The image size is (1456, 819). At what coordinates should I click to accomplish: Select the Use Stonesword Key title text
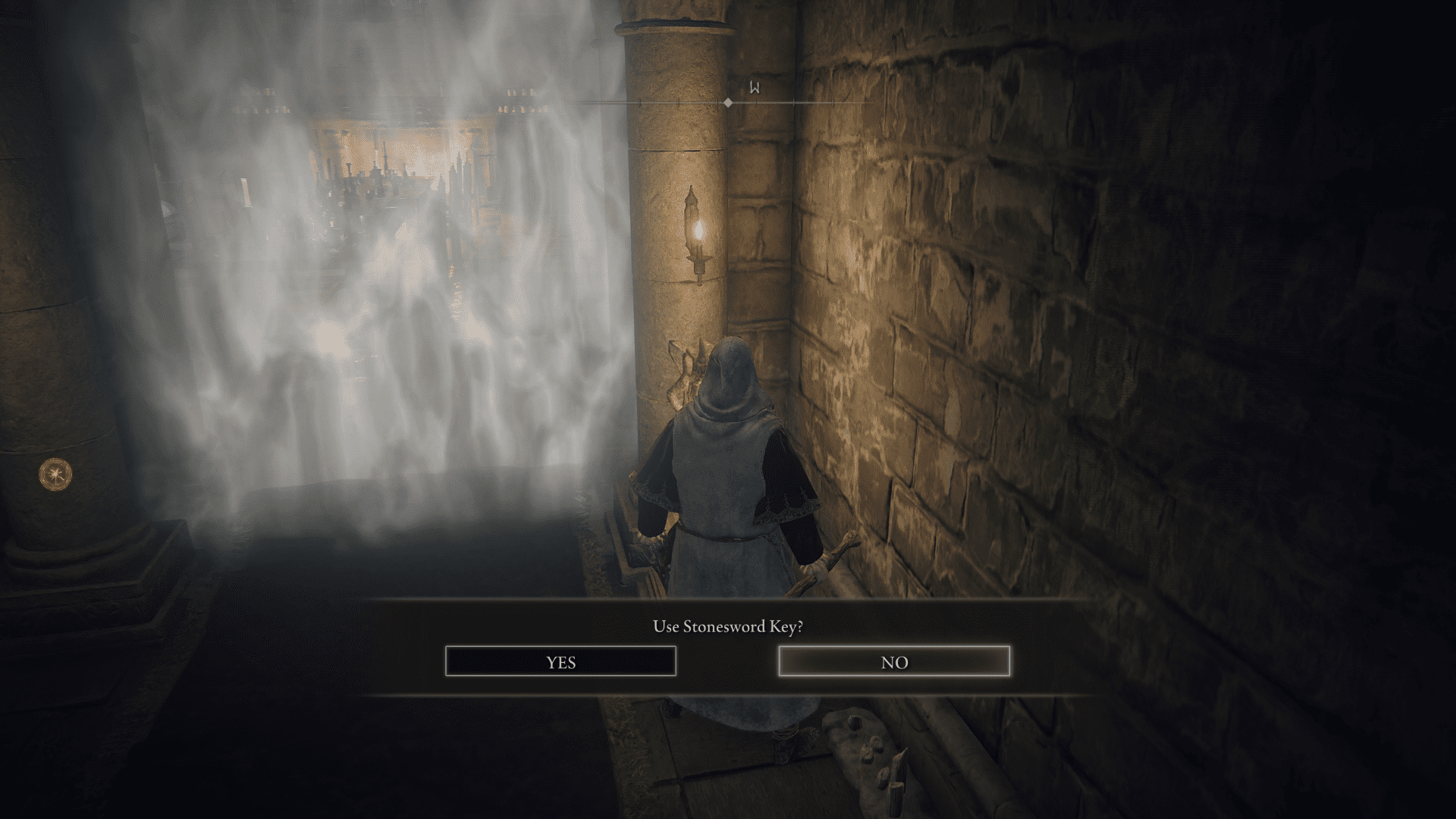click(x=728, y=626)
